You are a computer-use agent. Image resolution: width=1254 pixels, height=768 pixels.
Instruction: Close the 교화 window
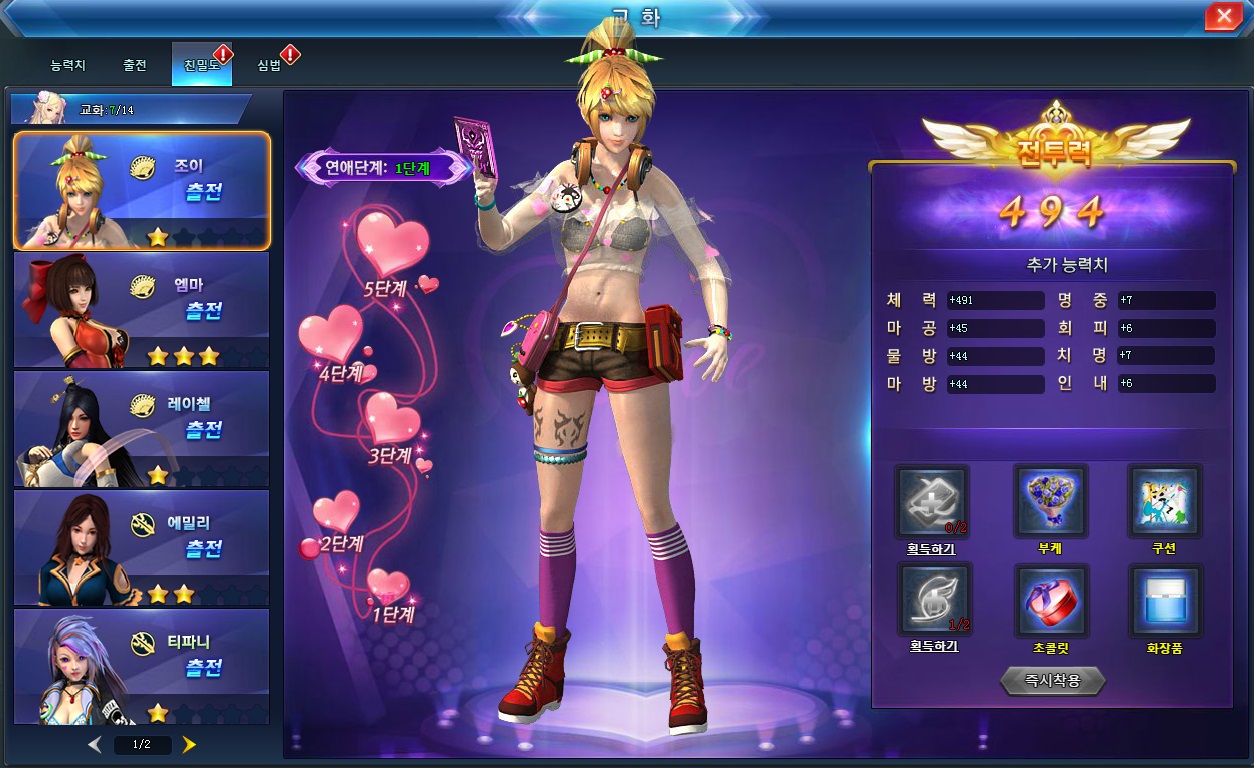point(1223,16)
